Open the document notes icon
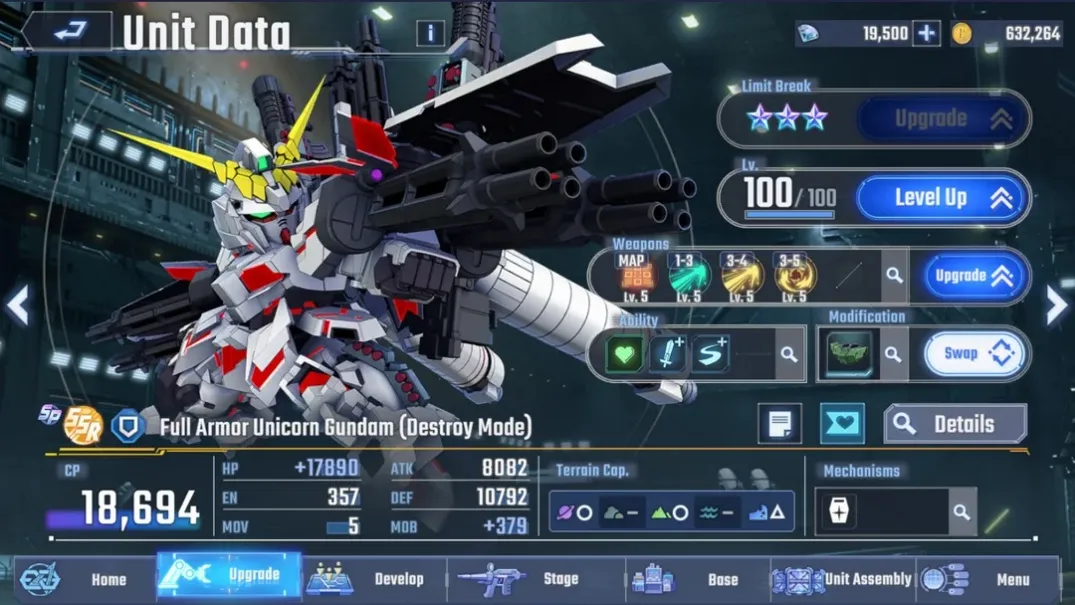The height and width of the screenshot is (605, 1075). pos(780,424)
